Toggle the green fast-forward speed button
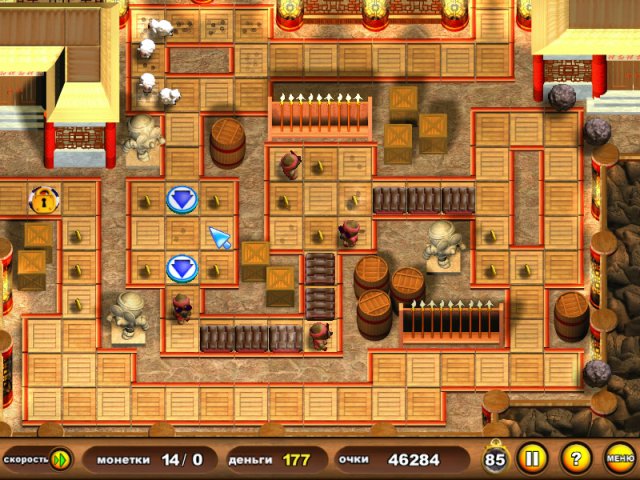The image size is (640, 480). click(x=61, y=460)
